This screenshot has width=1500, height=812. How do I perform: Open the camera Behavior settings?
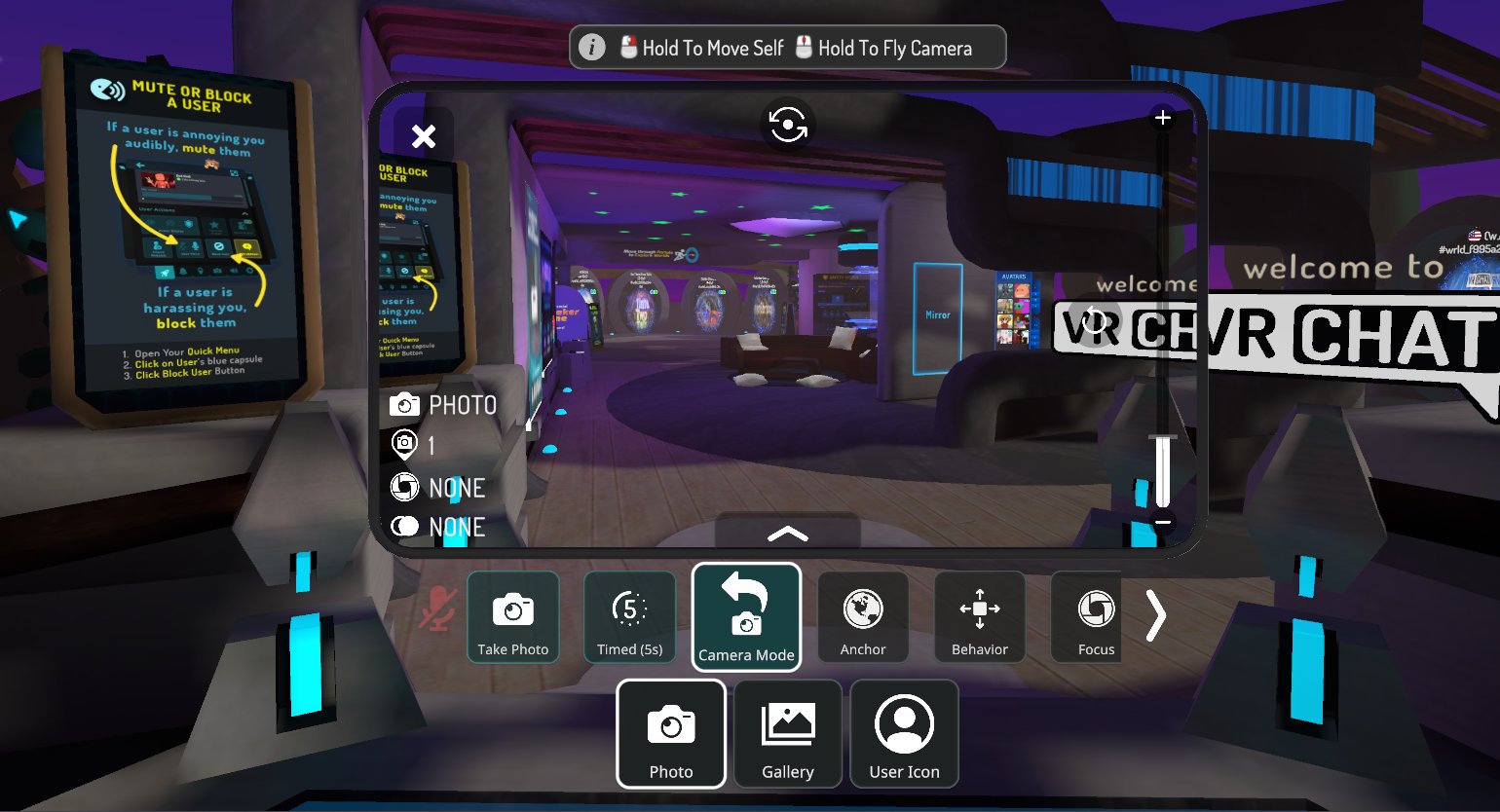pos(979,616)
